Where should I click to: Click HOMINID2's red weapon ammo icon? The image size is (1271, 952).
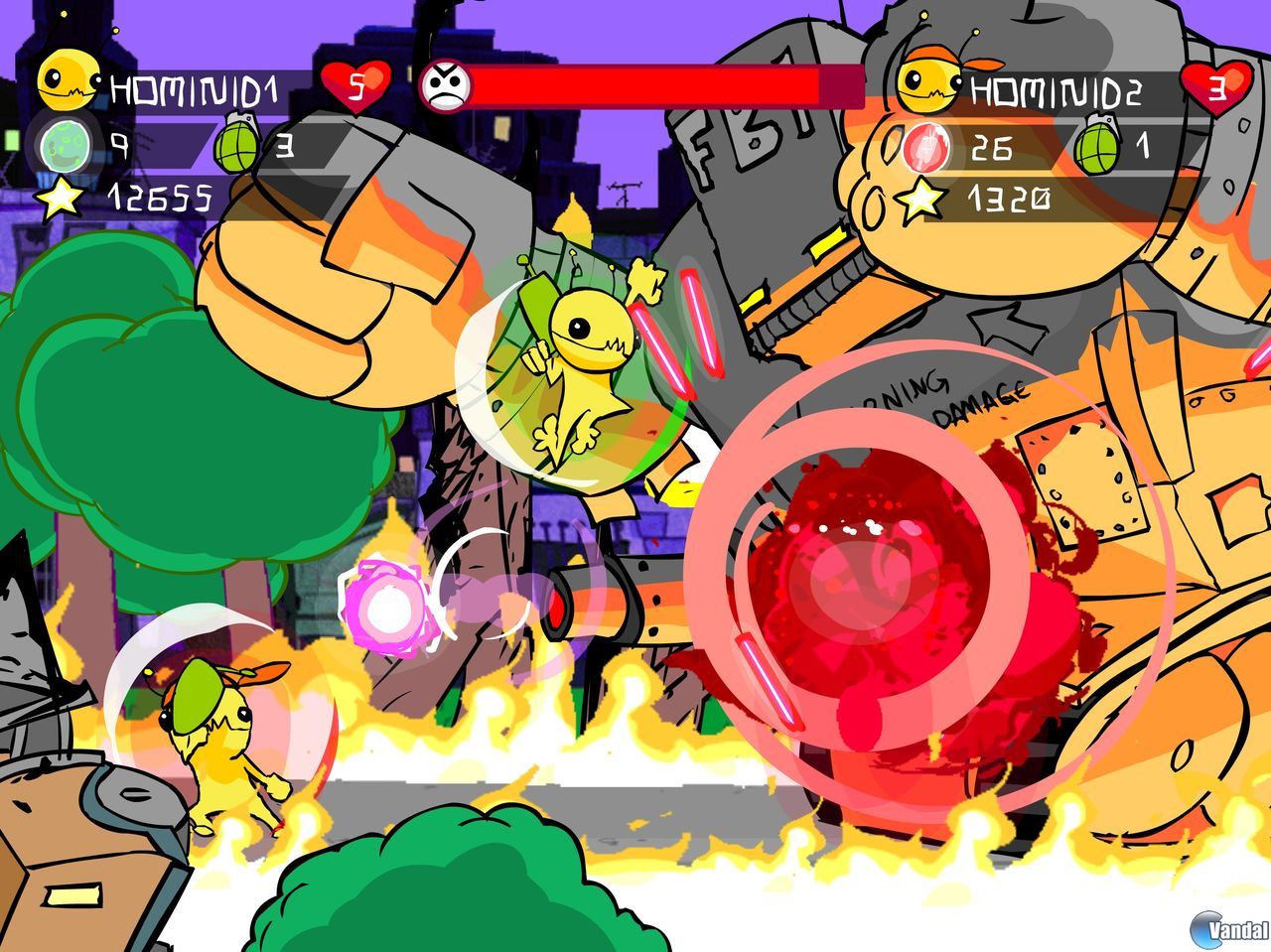pyautogui.click(x=926, y=149)
